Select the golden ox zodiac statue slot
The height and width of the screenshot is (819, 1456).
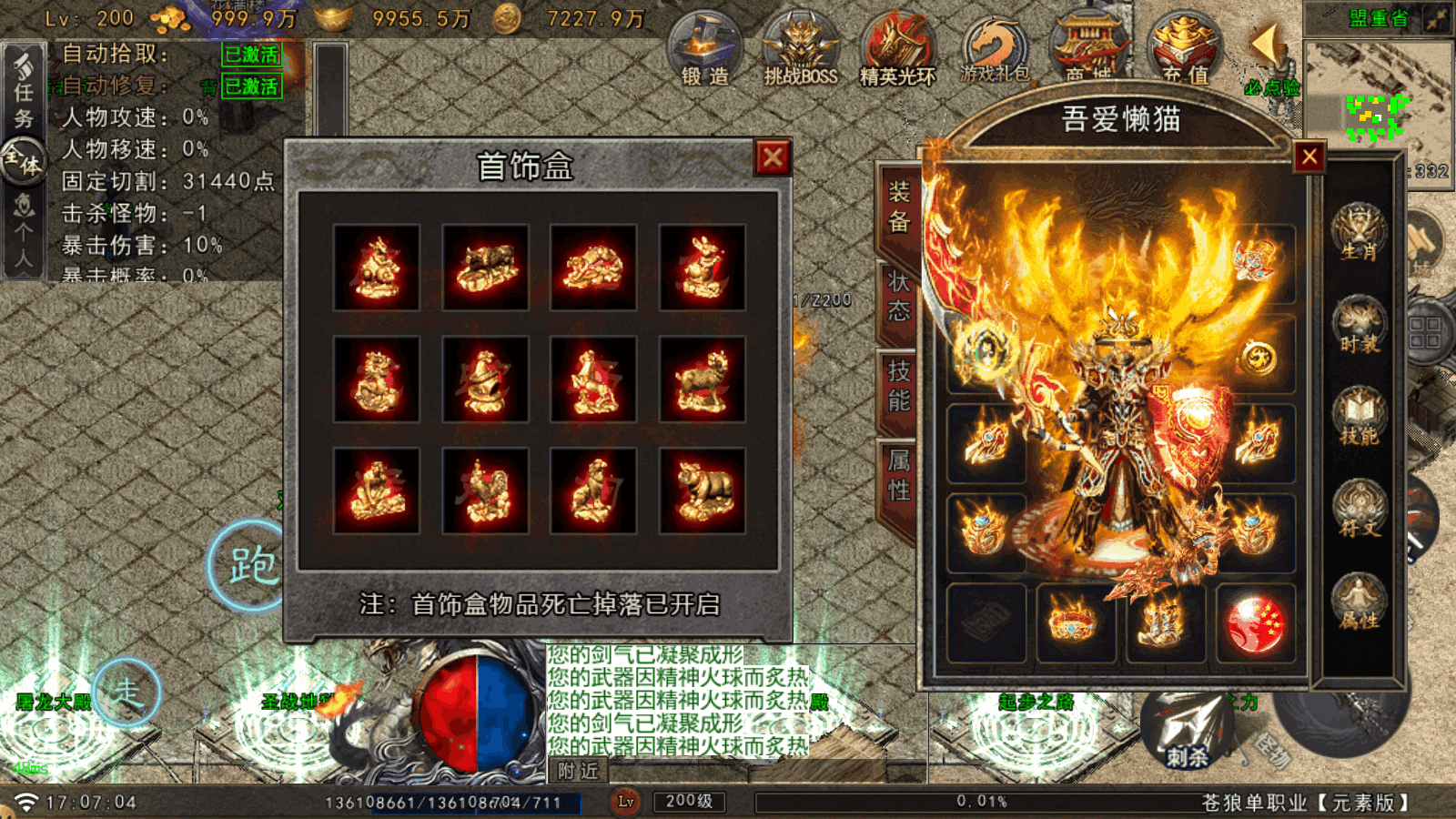point(485,268)
